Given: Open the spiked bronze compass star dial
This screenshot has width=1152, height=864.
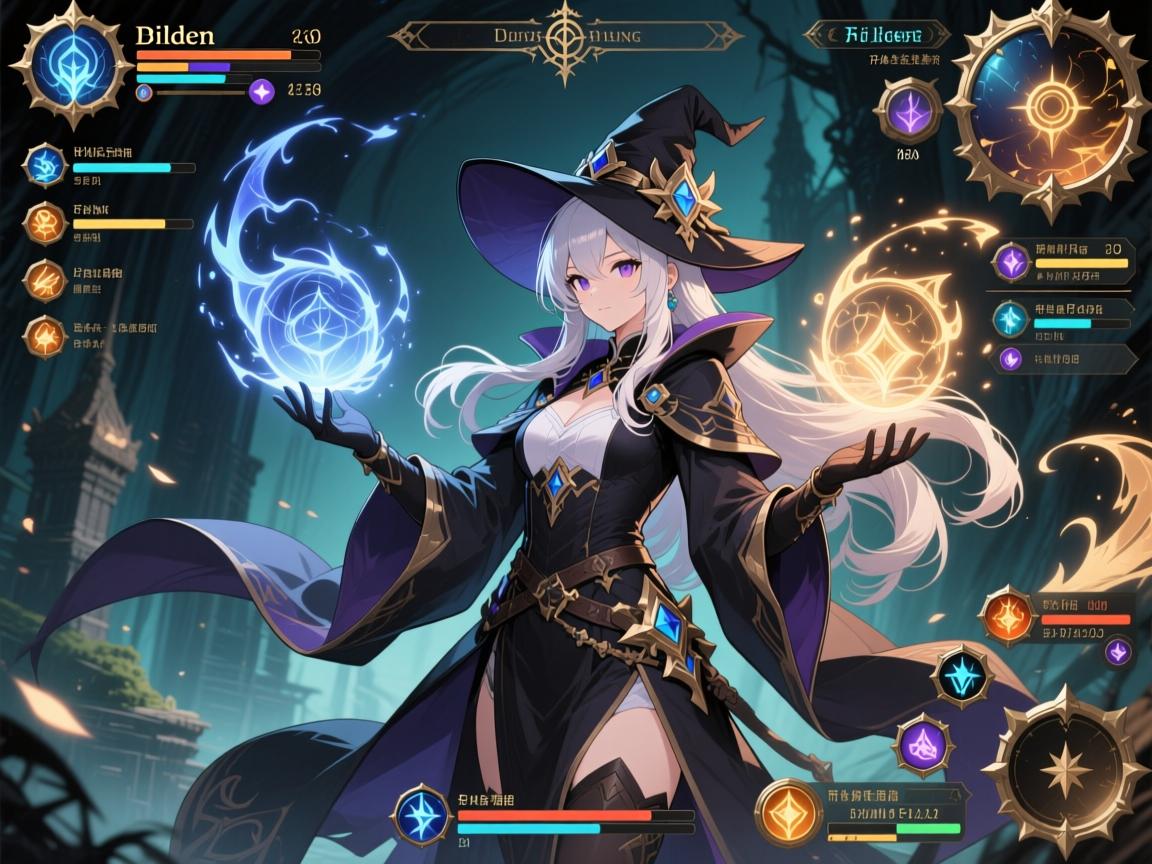Looking at the screenshot, I should pyautogui.click(x=1063, y=770).
